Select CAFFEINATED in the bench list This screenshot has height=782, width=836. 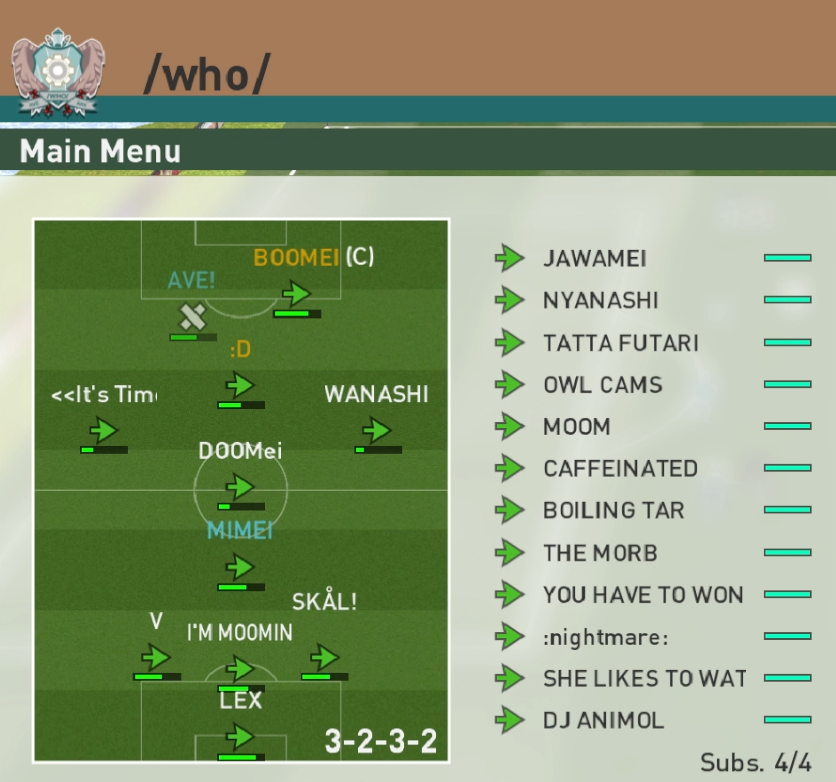pyautogui.click(x=620, y=469)
